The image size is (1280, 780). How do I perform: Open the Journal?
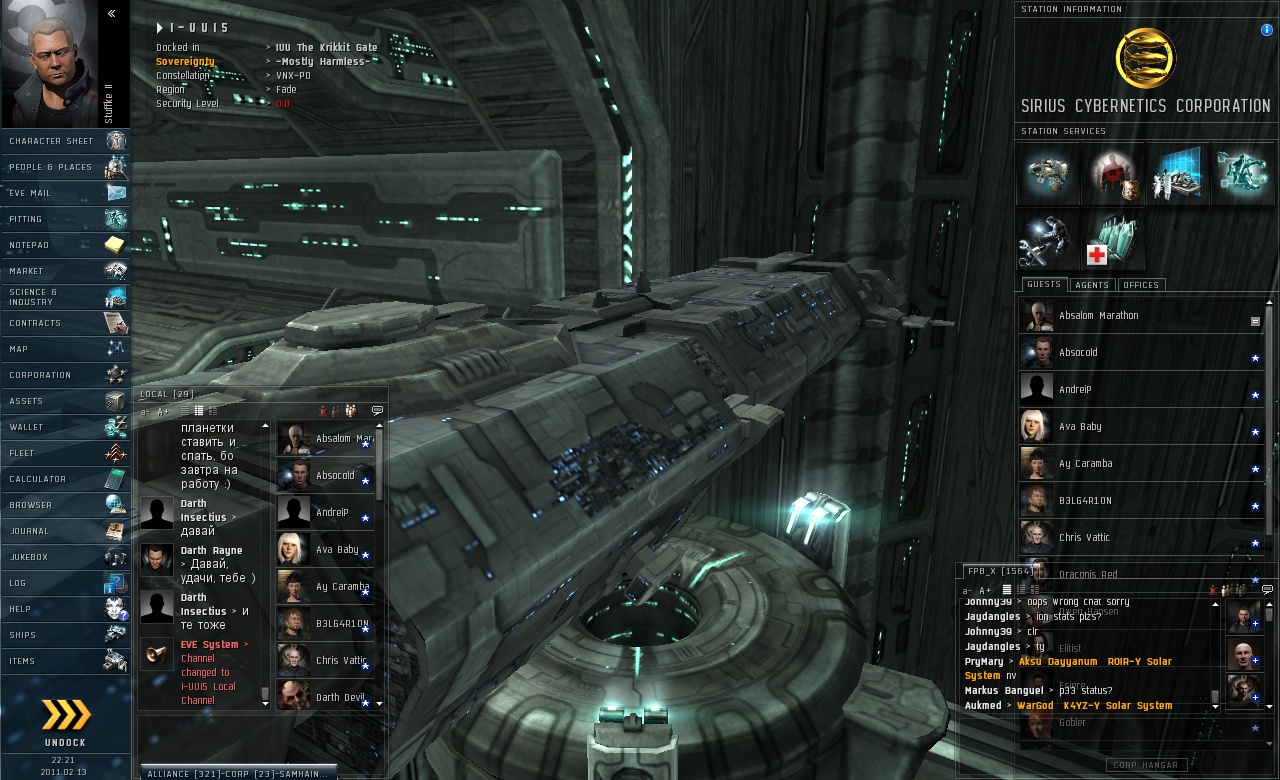click(65, 531)
